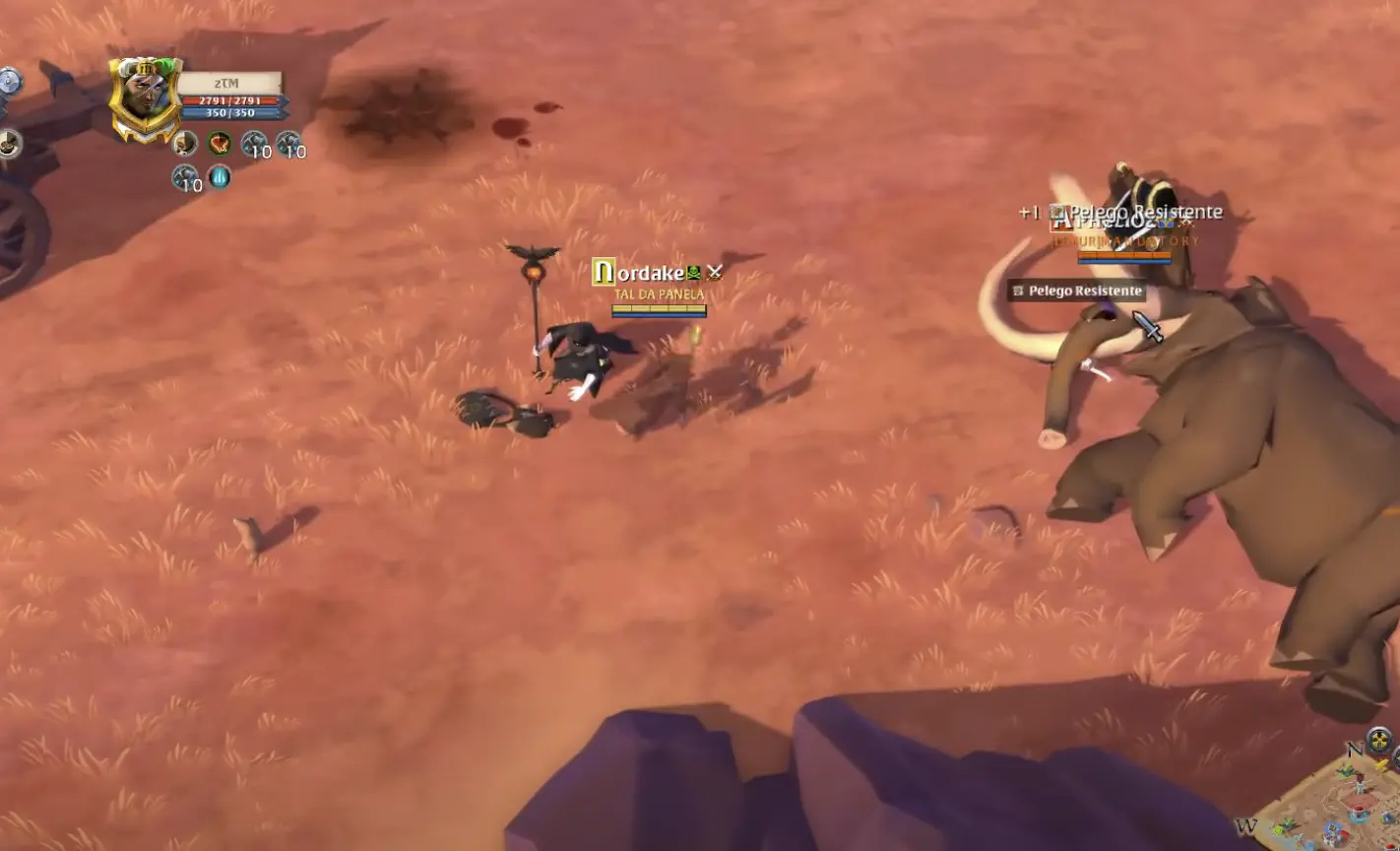Select the Pelego Resistente loot item icon
Screen dimensions: 1400x851
click(1017, 291)
